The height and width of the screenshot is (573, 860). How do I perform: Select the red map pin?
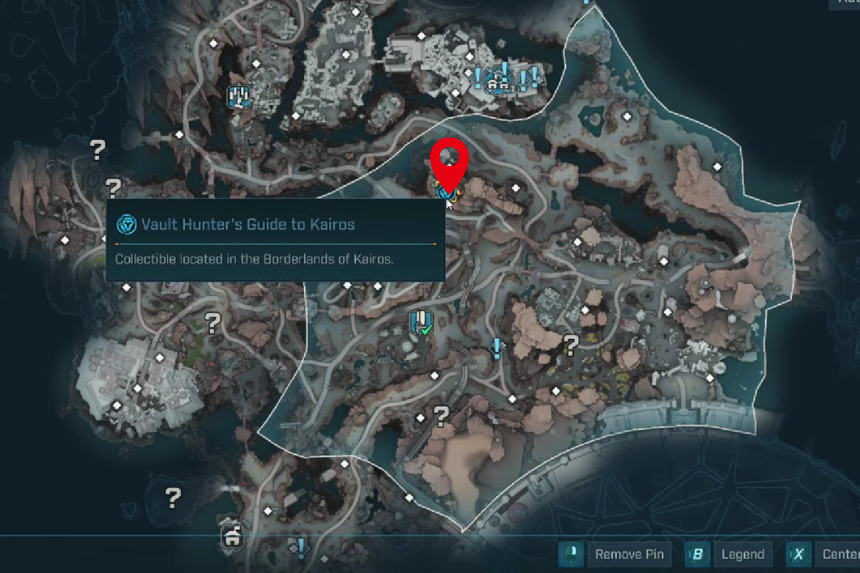tap(449, 161)
